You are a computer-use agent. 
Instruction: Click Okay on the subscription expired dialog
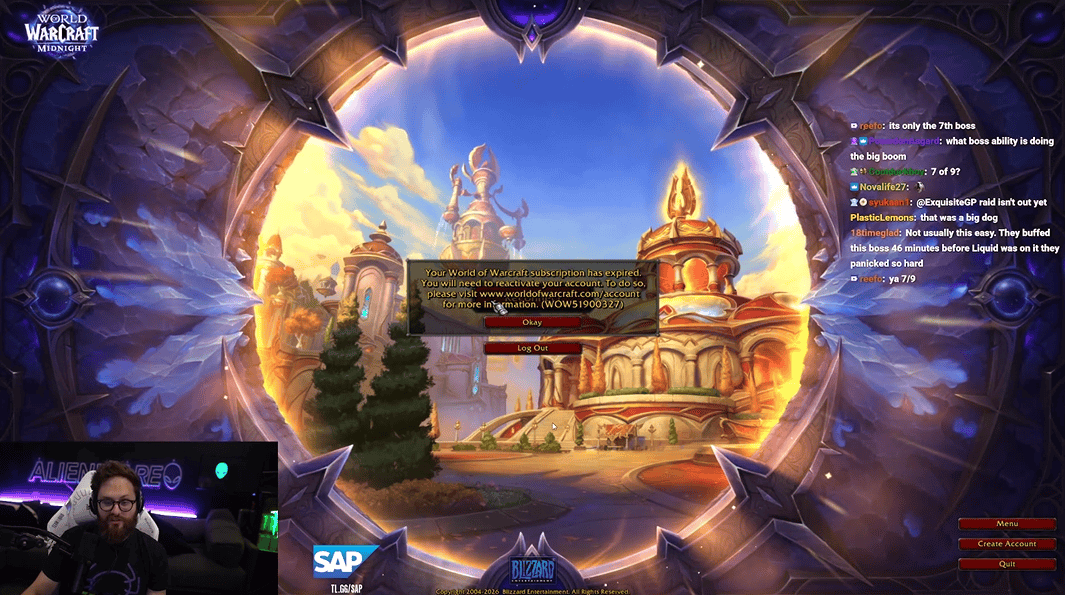[531, 322]
